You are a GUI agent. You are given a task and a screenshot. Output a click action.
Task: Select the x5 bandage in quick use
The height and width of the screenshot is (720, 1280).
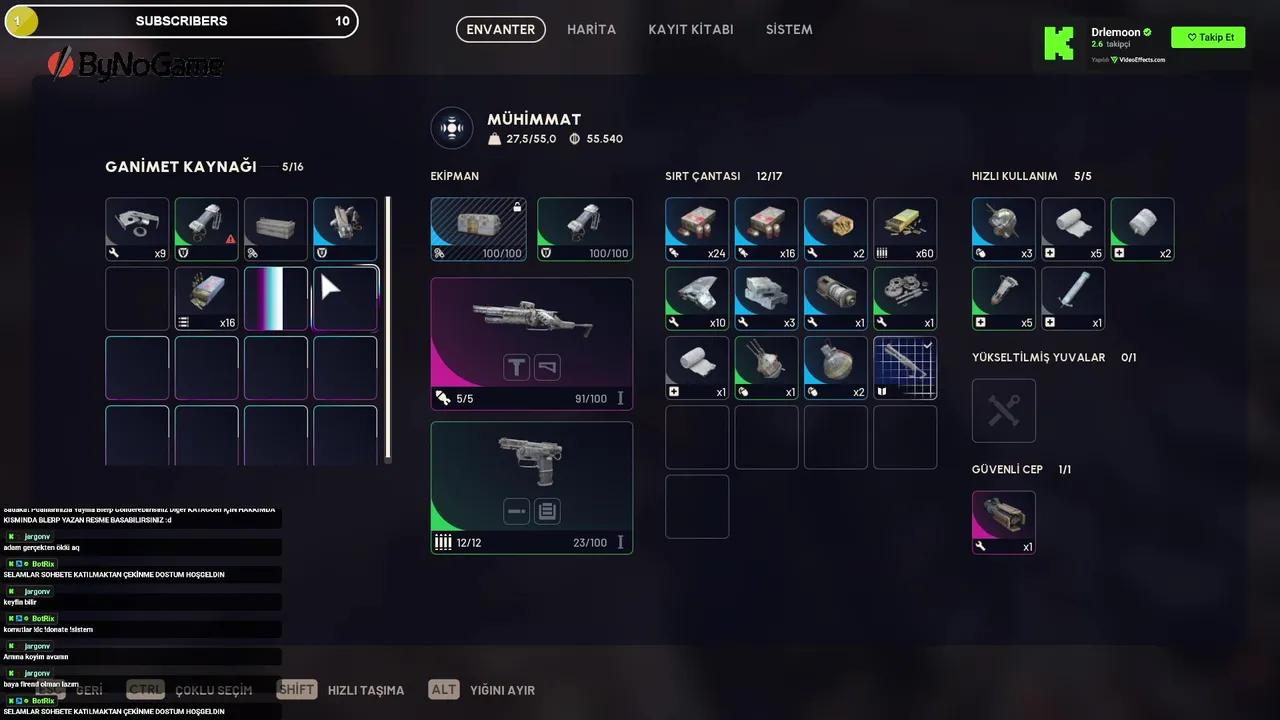[1073, 229]
